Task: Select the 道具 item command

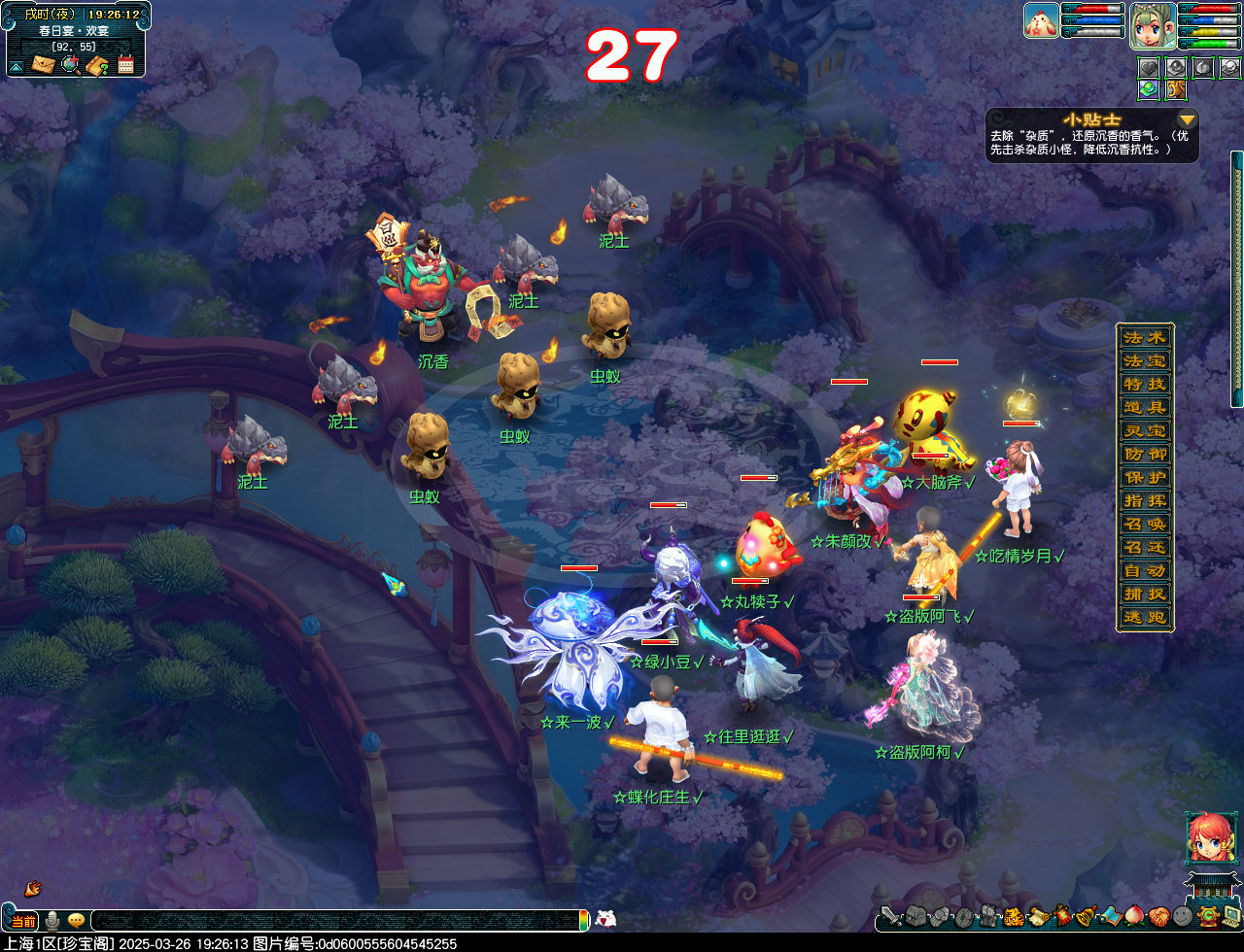Action: click(x=1145, y=407)
